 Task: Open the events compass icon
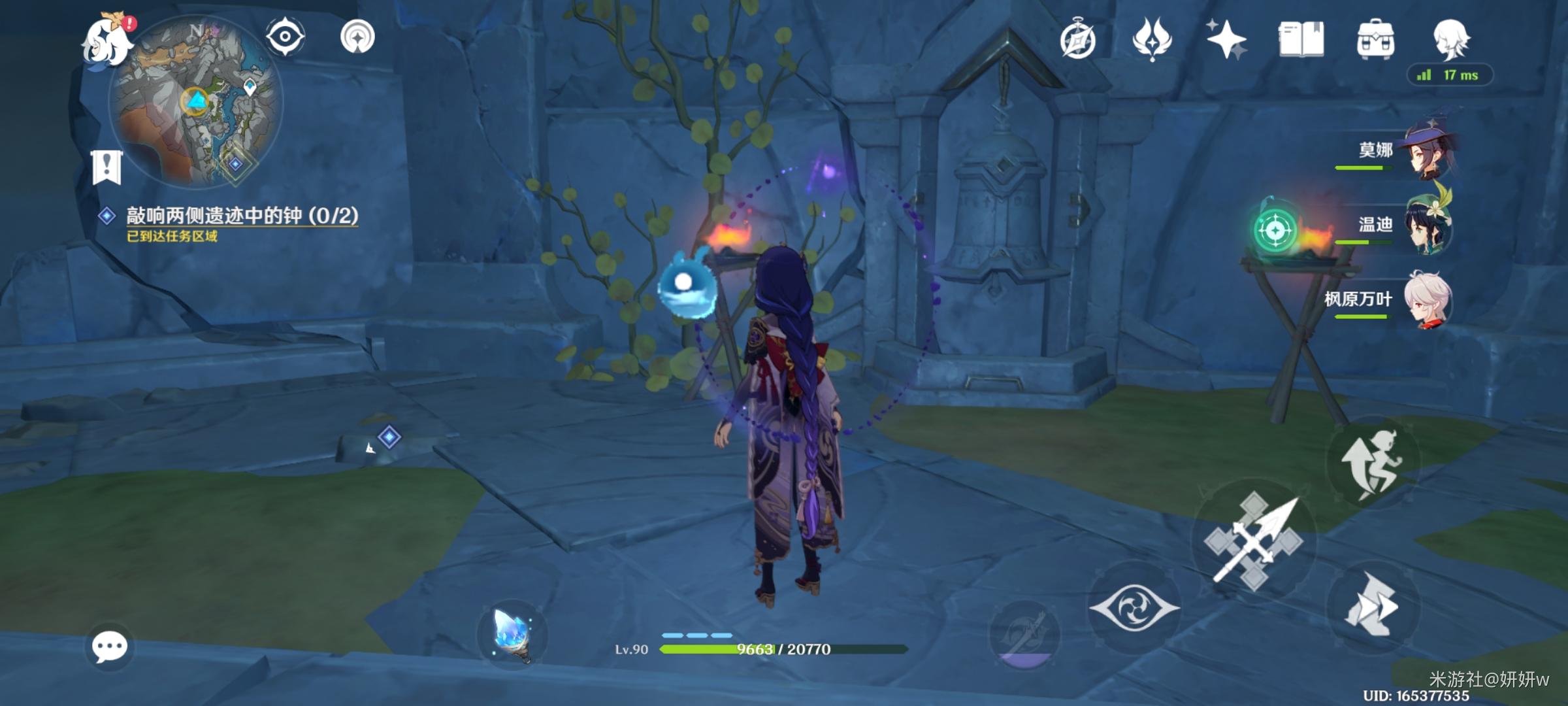(x=1077, y=41)
